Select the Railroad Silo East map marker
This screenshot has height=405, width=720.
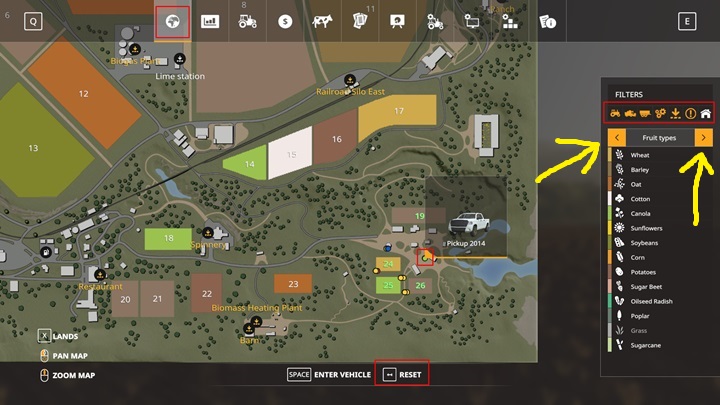[x=350, y=80]
